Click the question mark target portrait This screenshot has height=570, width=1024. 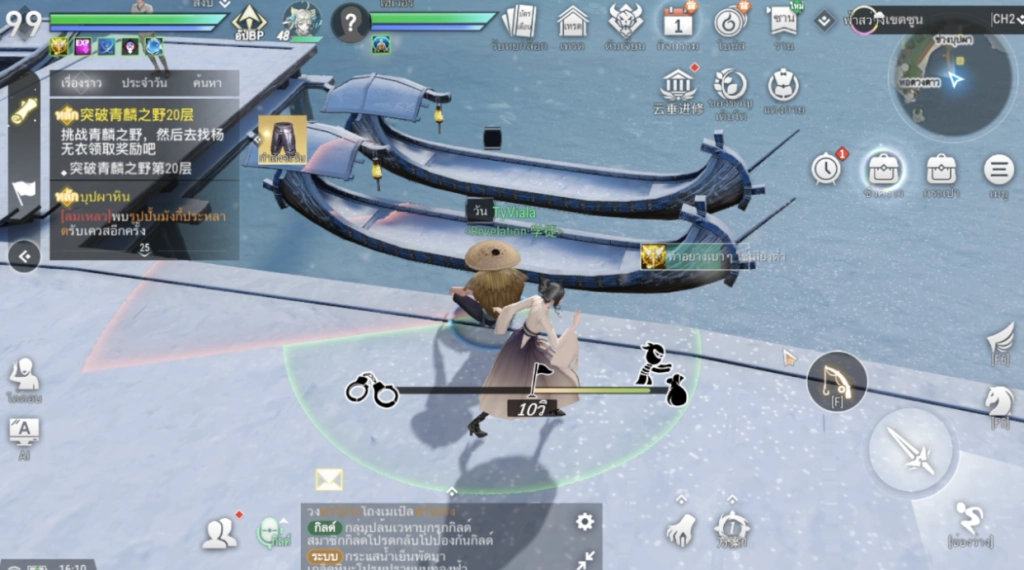[x=351, y=22]
